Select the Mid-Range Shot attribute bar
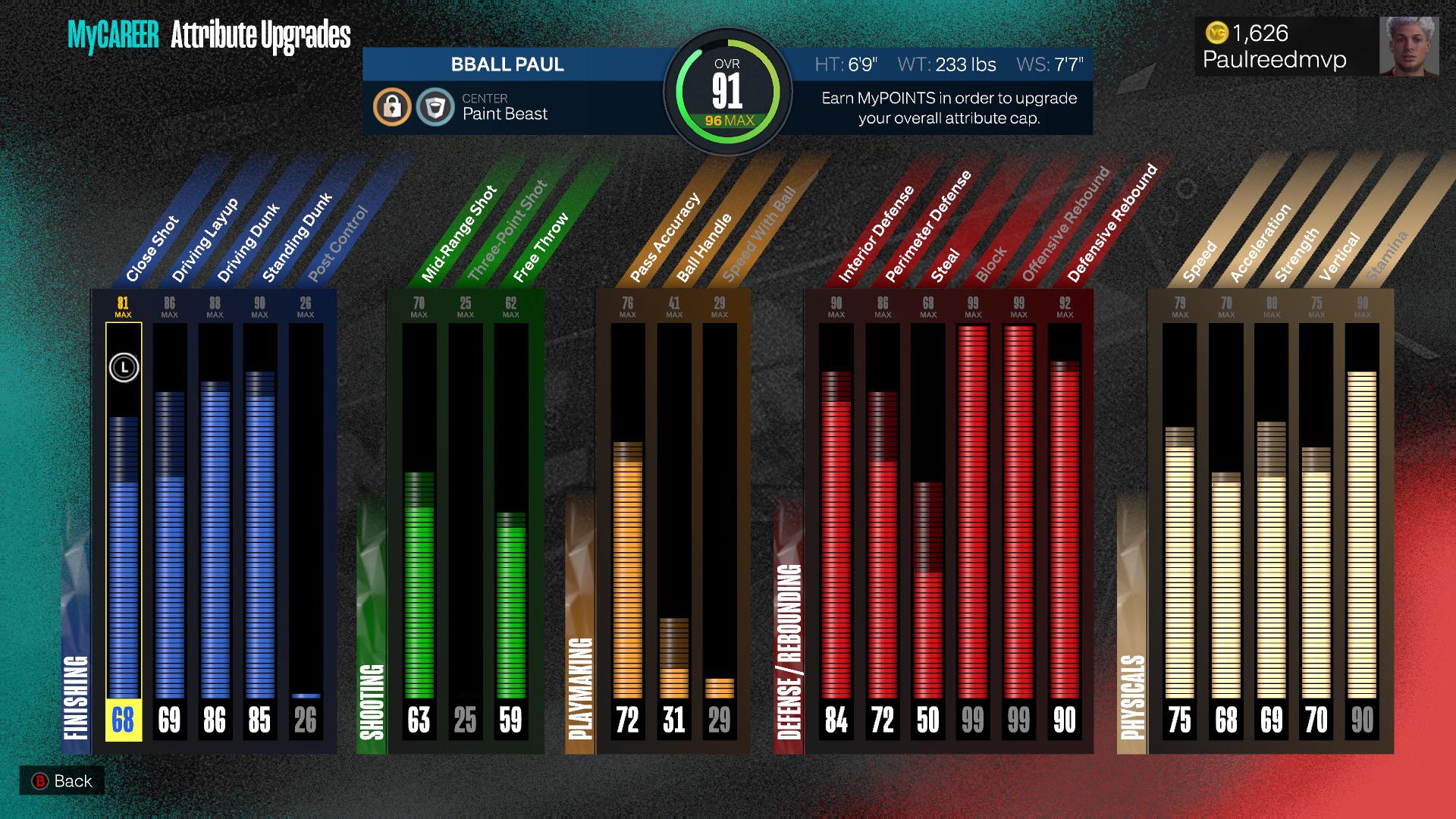This screenshot has height=819, width=1456. (419, 531)
